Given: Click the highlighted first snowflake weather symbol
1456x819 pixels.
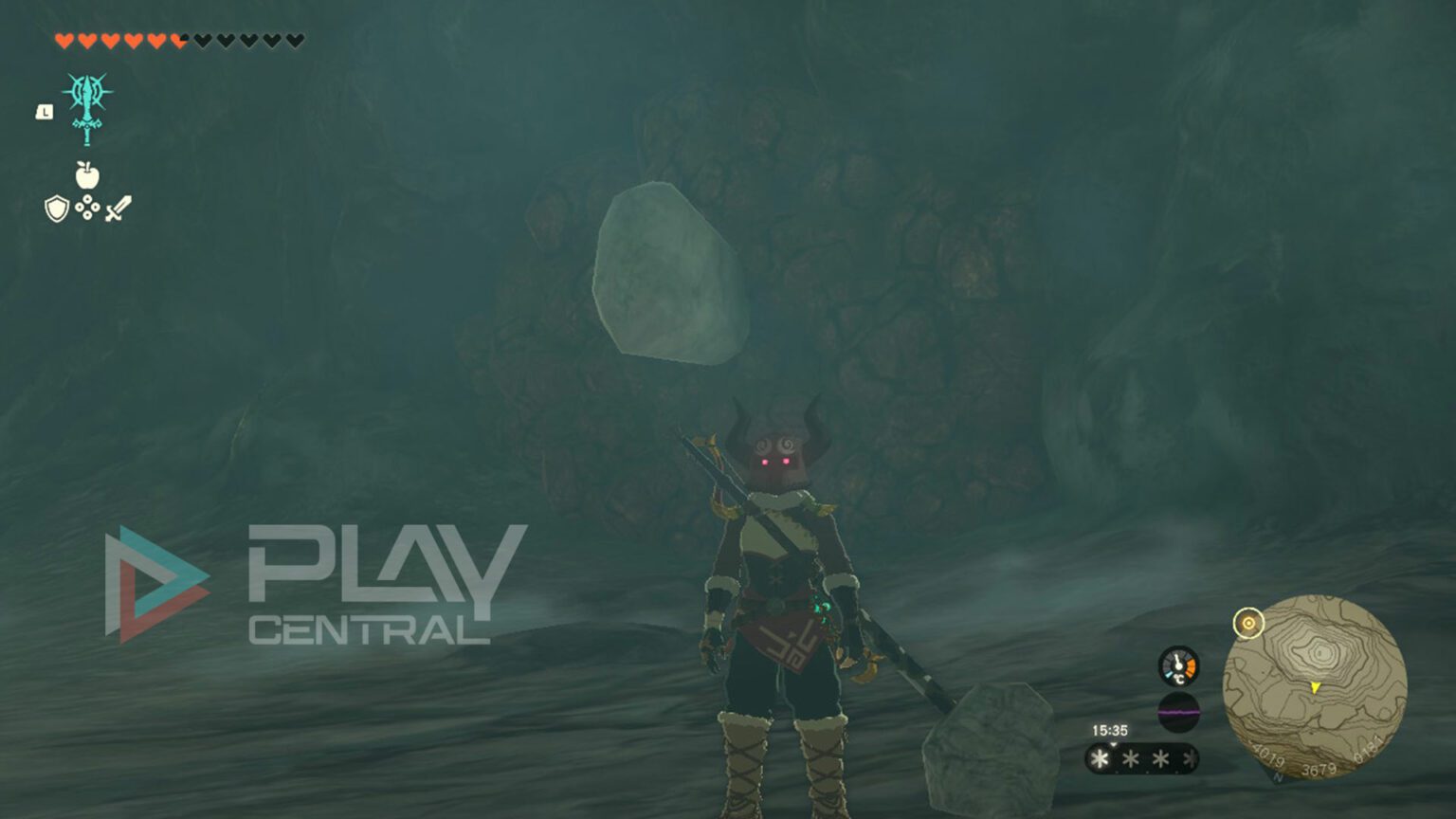Looking at the screenshot, I should click(x=1098, y=756).
